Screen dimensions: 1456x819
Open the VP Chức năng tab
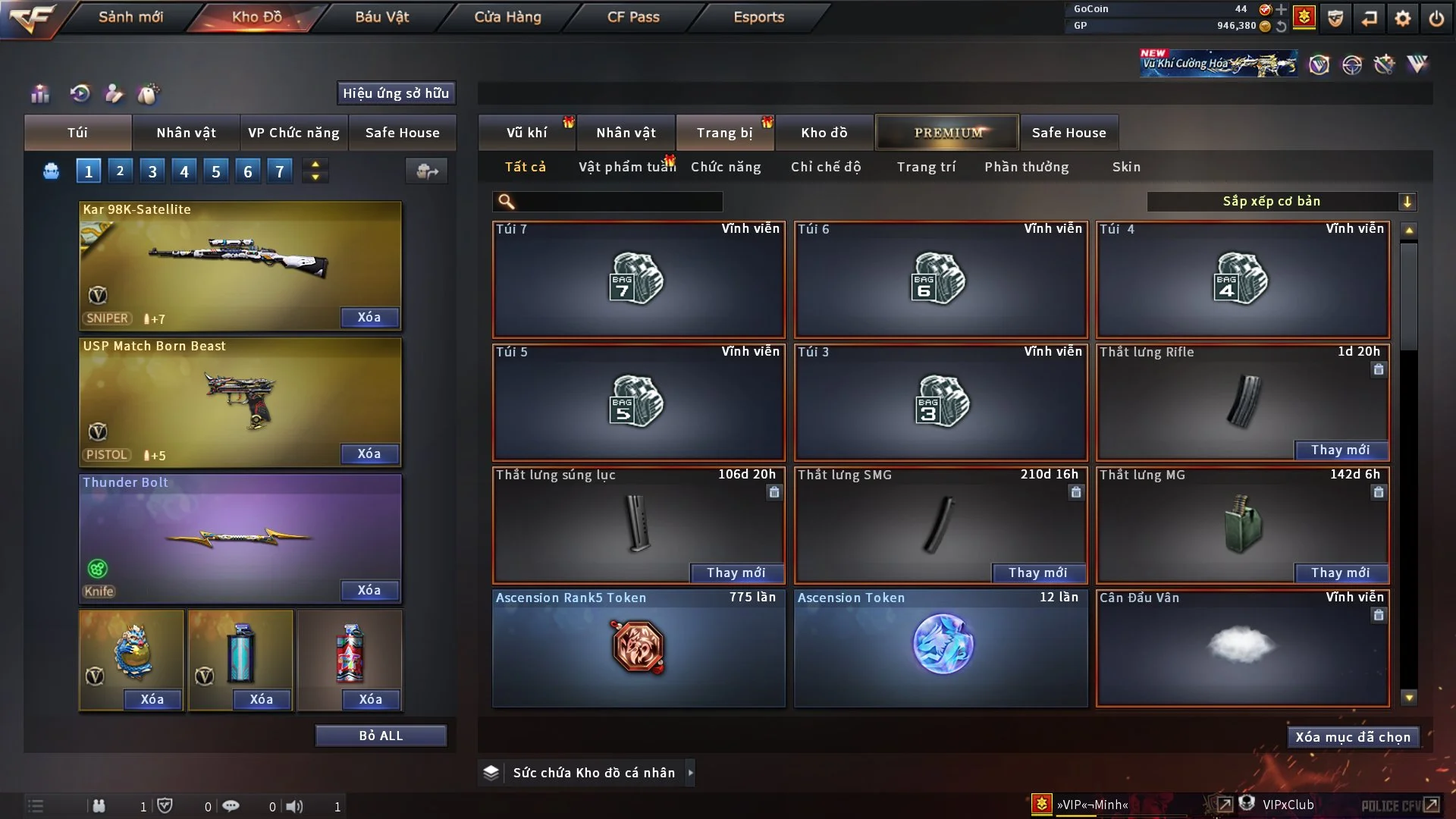click(x=293, y=133)
